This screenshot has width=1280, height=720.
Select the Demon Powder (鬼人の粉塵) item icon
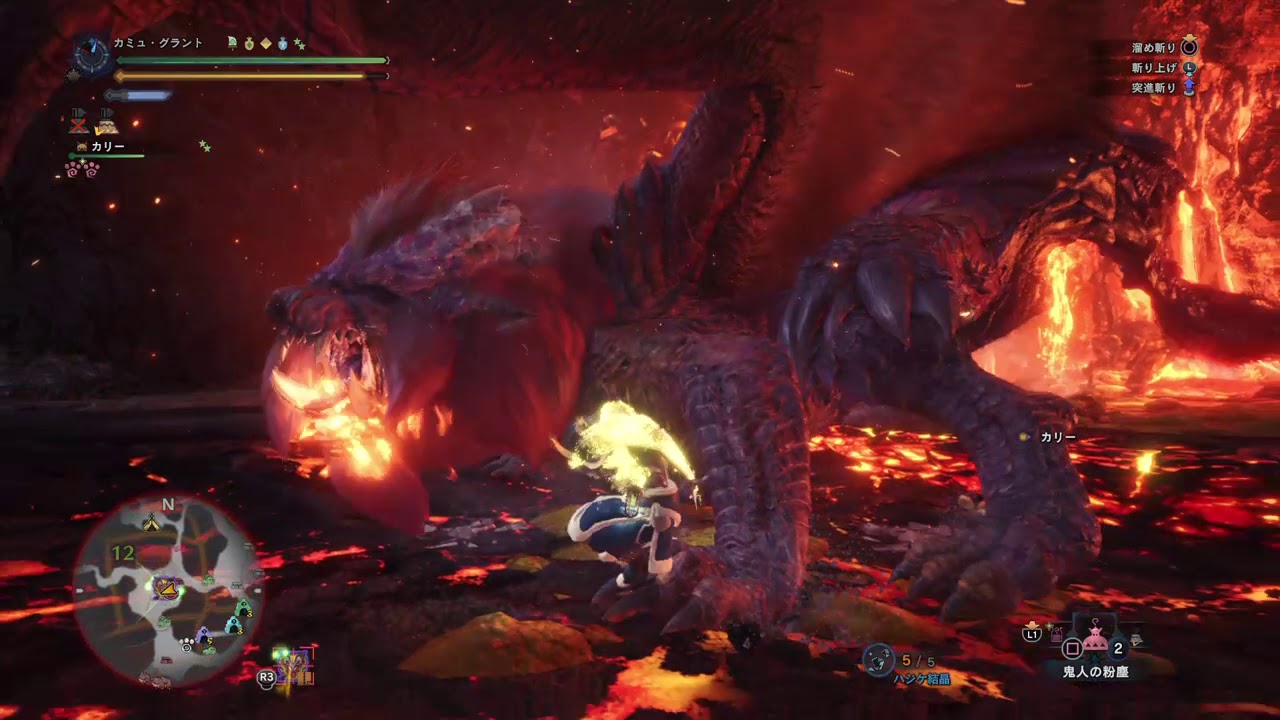pos(1095,638)
